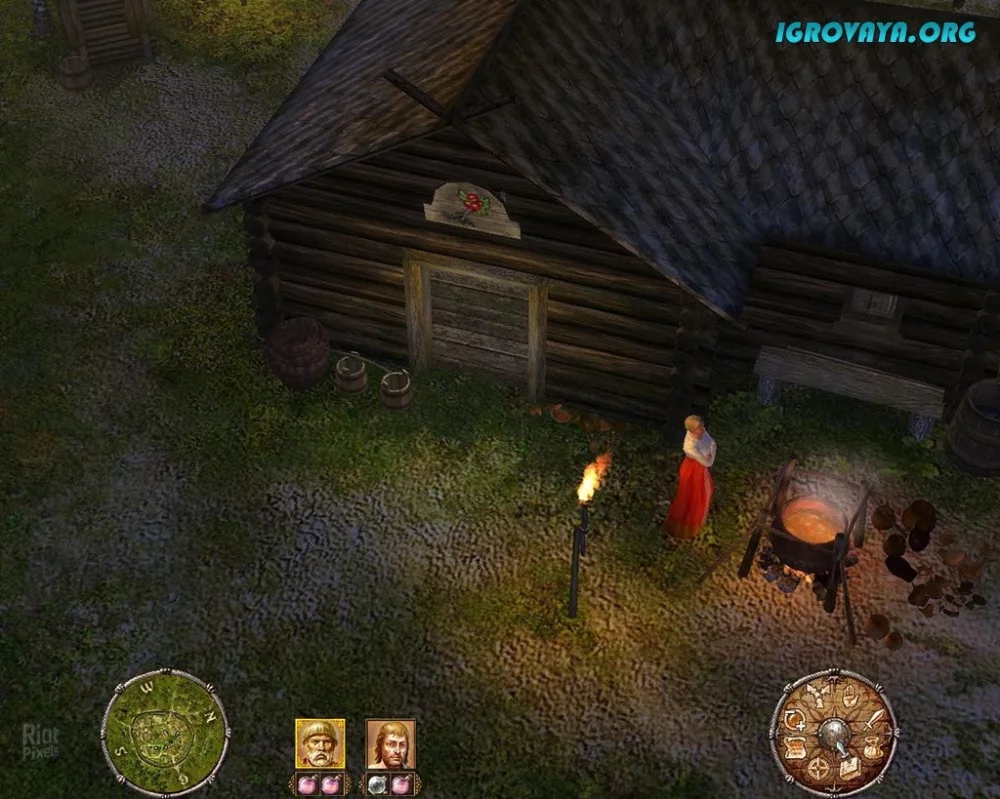
Task: Open the circular minimap
Action: click(165, 733)
